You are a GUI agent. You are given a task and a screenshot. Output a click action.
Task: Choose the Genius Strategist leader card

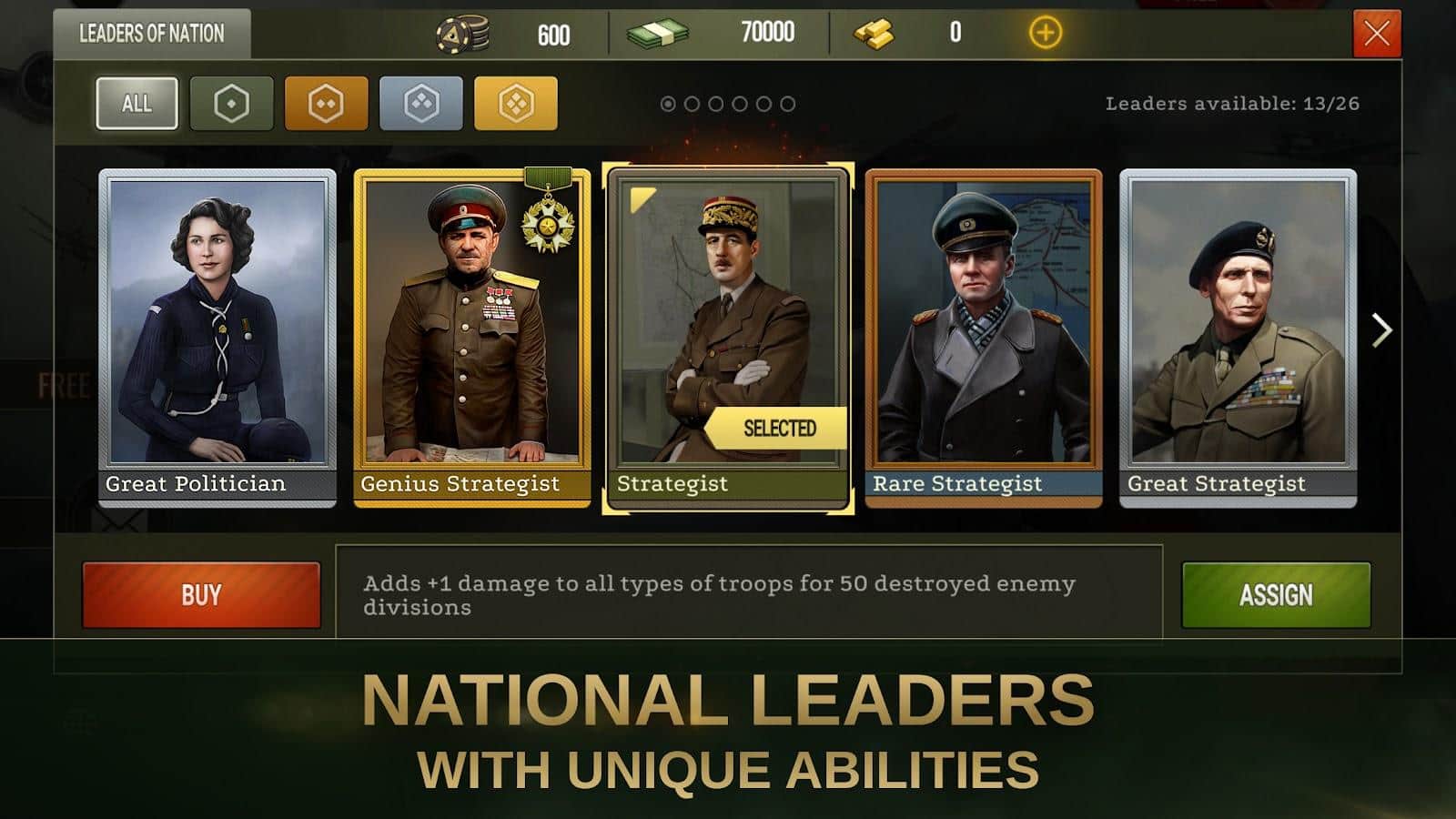pyautogui.click(x=471, y=337)
